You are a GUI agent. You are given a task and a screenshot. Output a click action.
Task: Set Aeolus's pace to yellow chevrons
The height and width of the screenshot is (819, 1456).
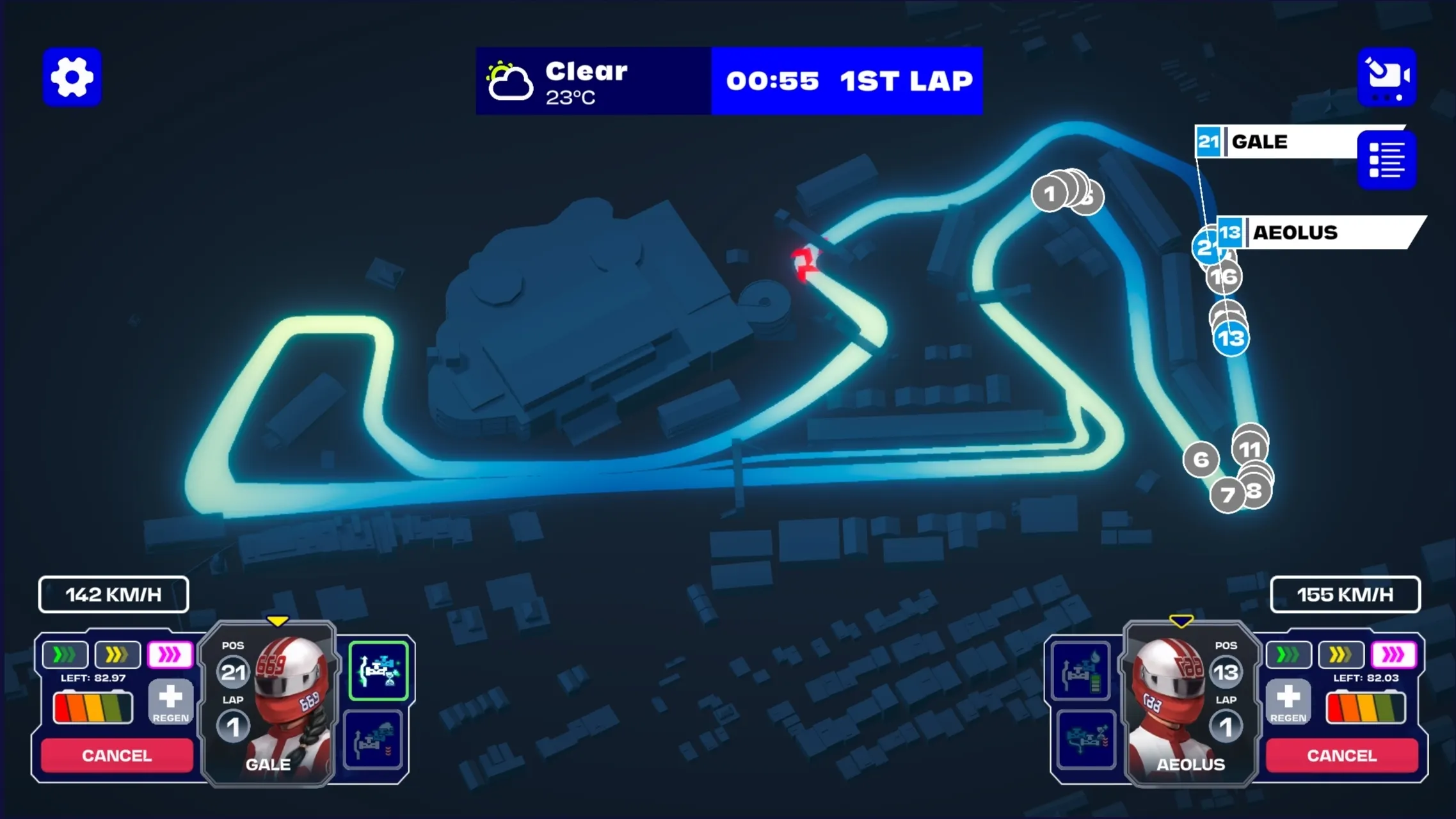pyautogui.click(x=1341, y=655)
